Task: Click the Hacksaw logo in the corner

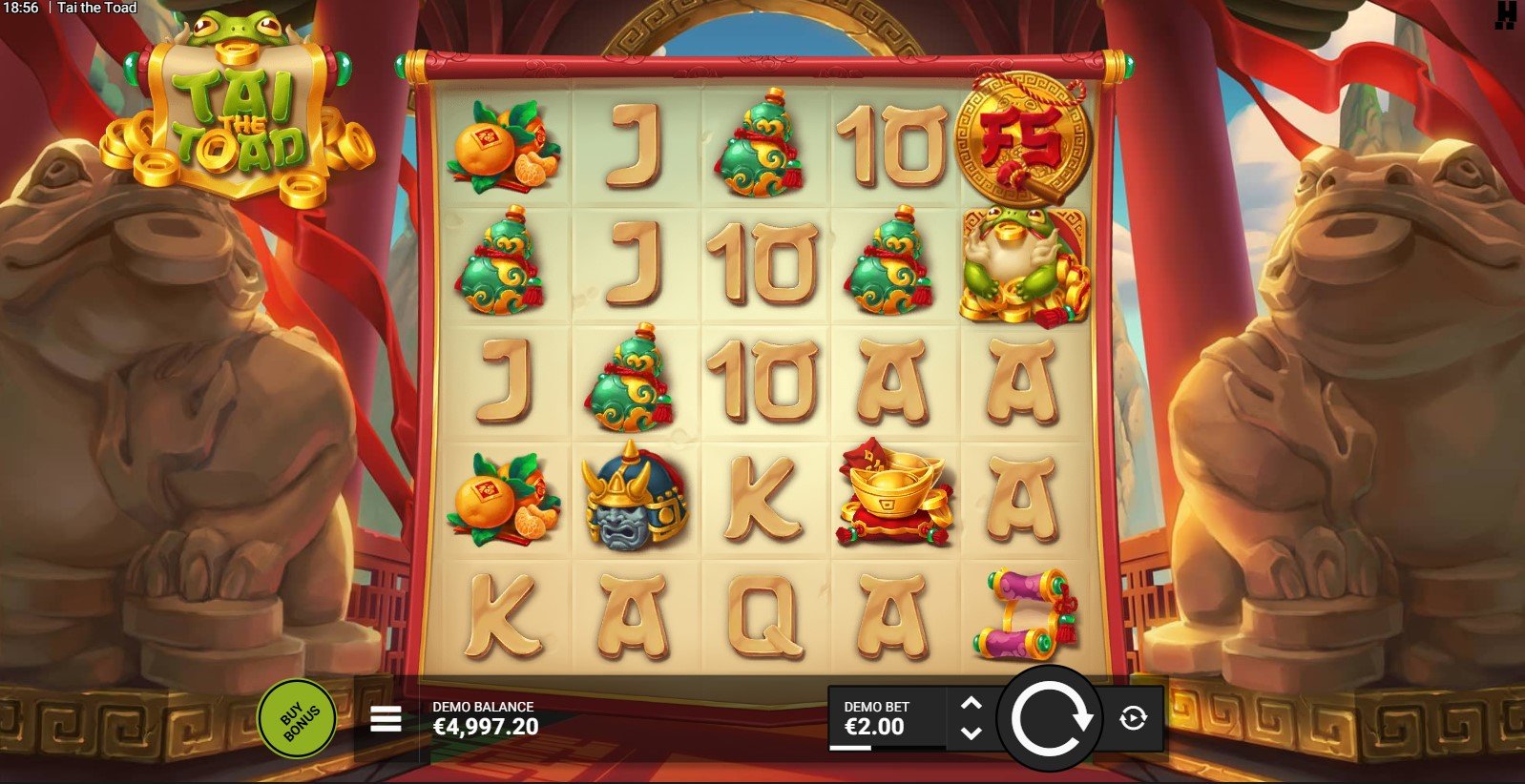Action: [x=1505, y=13]
